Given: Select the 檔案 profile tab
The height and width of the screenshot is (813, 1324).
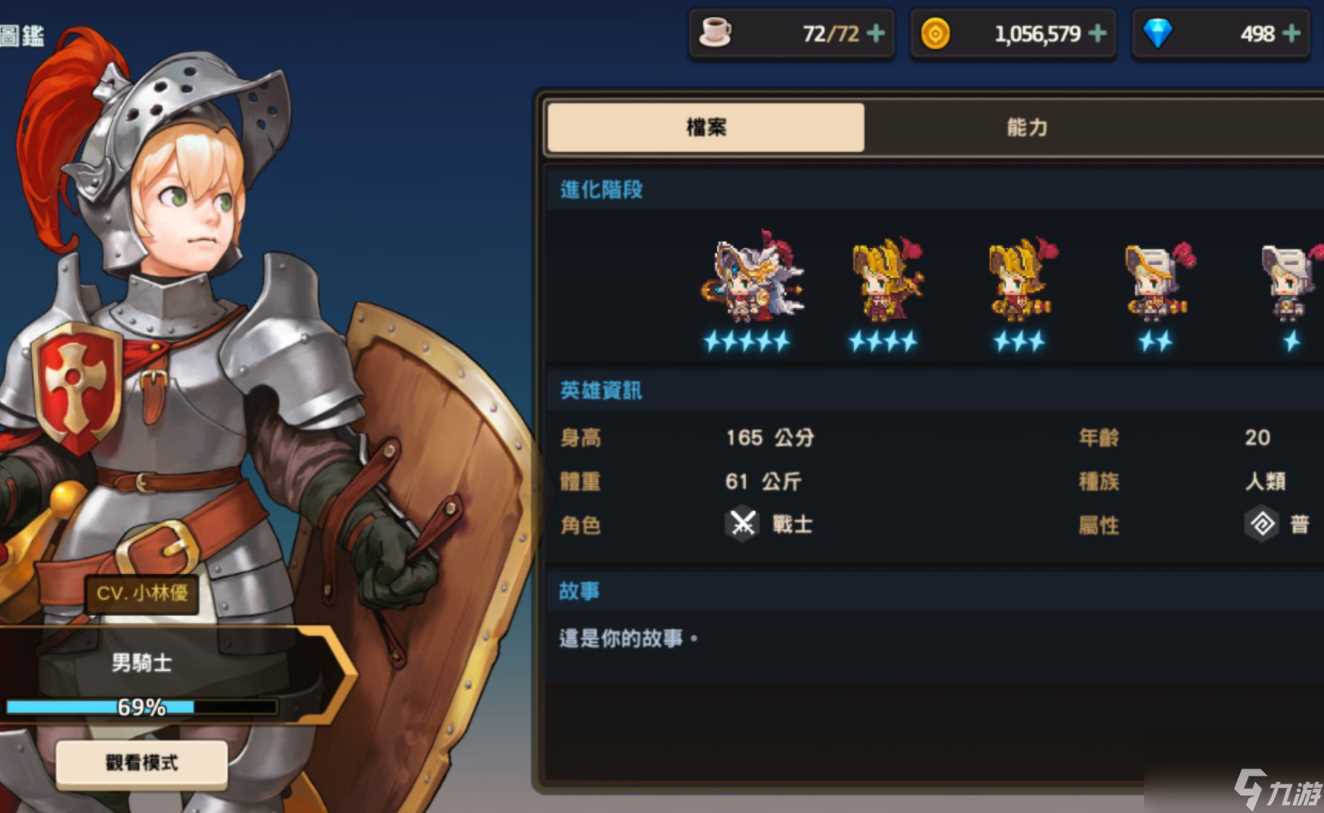Looking at the screenshot, I should 704,128.
